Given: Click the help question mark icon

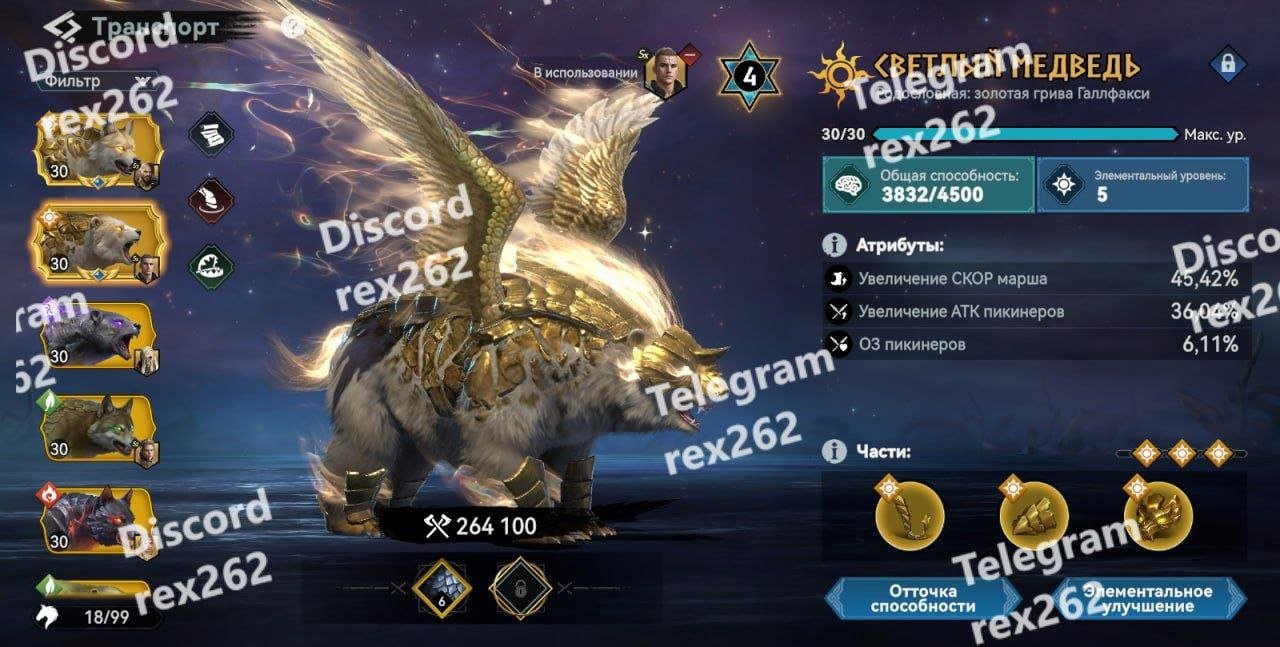Looking at the screenshot, I should [x=292, y=27].
